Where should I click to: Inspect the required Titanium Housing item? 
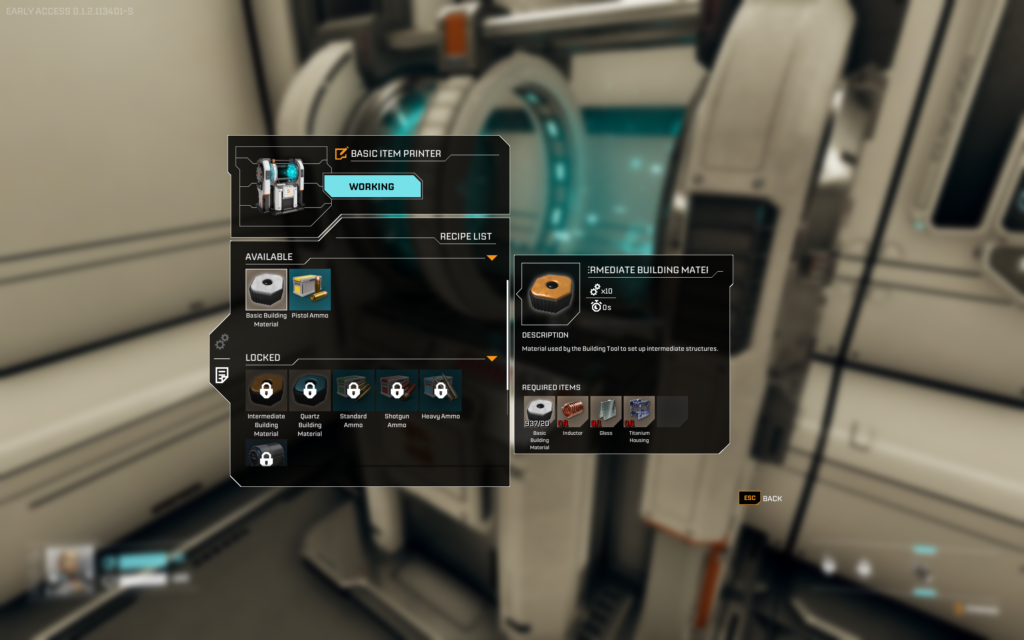tap(638, 412)
